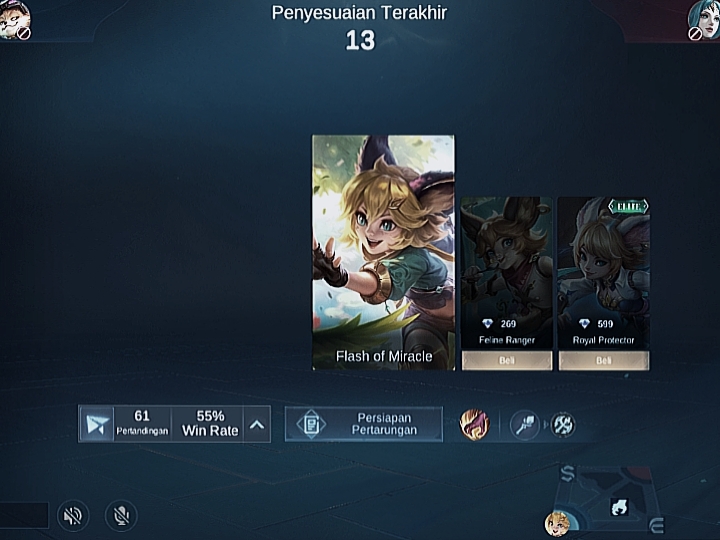Expand the win rate stats arrow
Screen dimensions: 720x540
257,424
